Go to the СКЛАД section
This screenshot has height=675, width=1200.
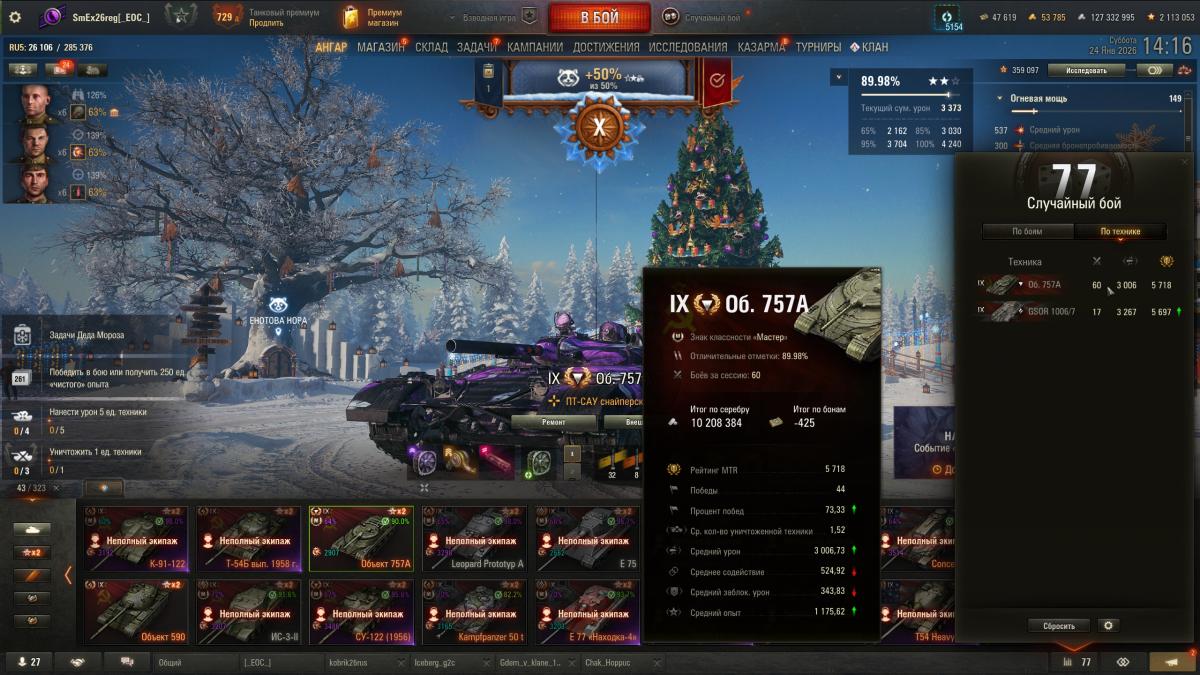click(431, 47)
